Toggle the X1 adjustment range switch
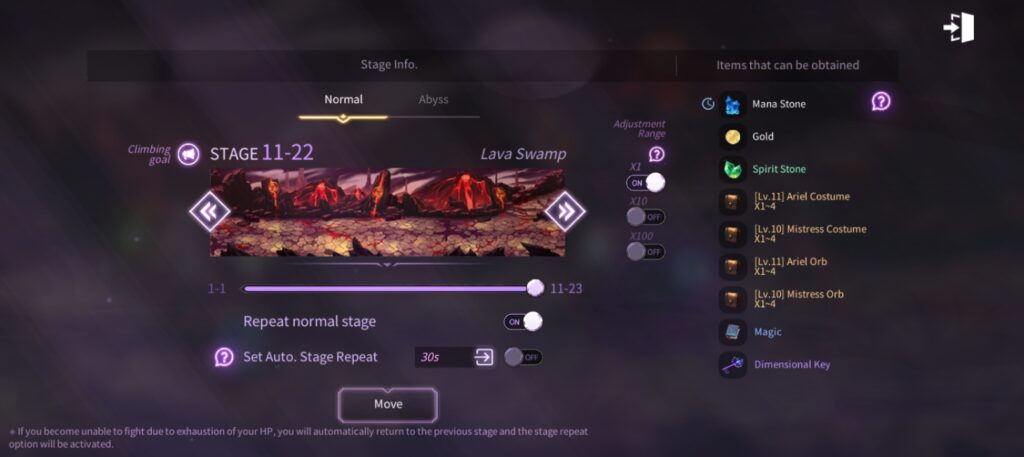 click(x=646, y=182)
